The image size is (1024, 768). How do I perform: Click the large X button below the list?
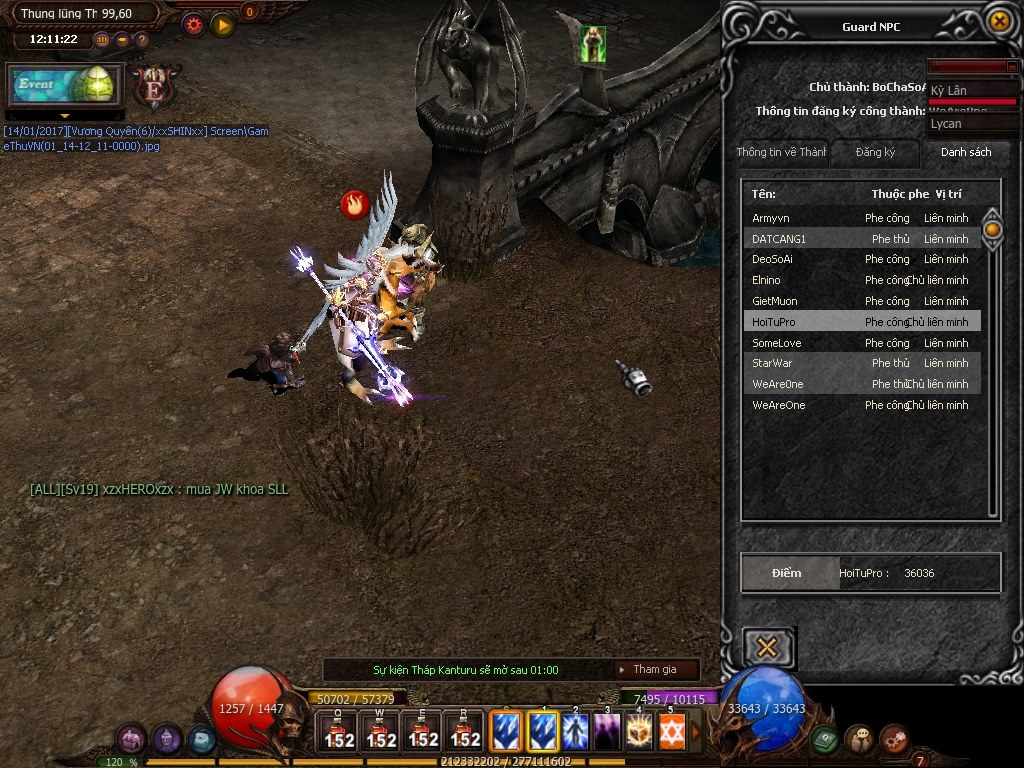[768, 648]
